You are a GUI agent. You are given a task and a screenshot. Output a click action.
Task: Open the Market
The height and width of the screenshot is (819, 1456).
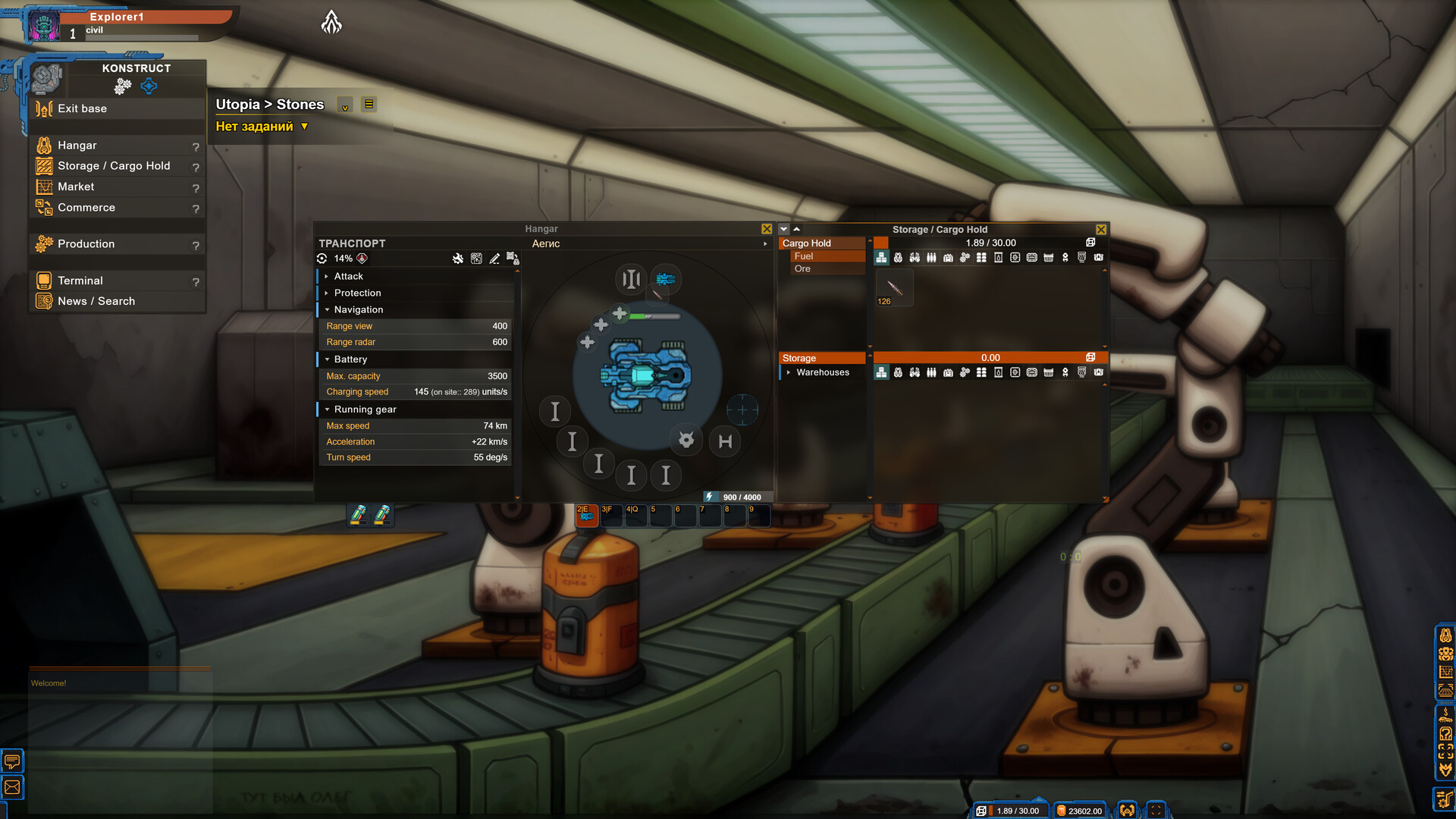pyautogui.click(x=76, y=187)
